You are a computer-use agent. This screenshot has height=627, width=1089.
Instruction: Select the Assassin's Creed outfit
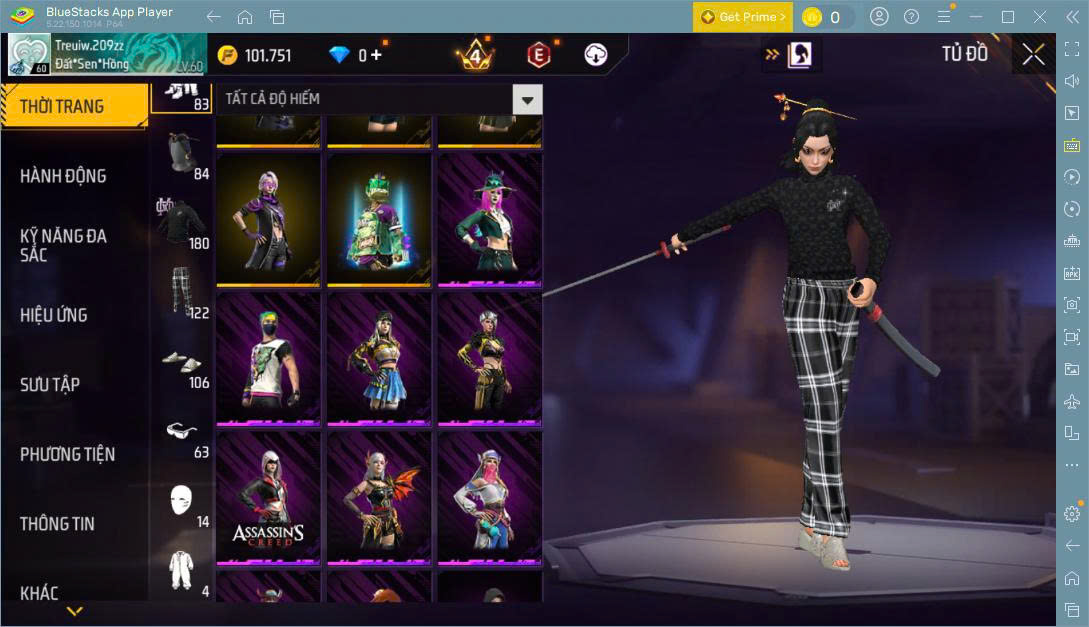point(268,497)
